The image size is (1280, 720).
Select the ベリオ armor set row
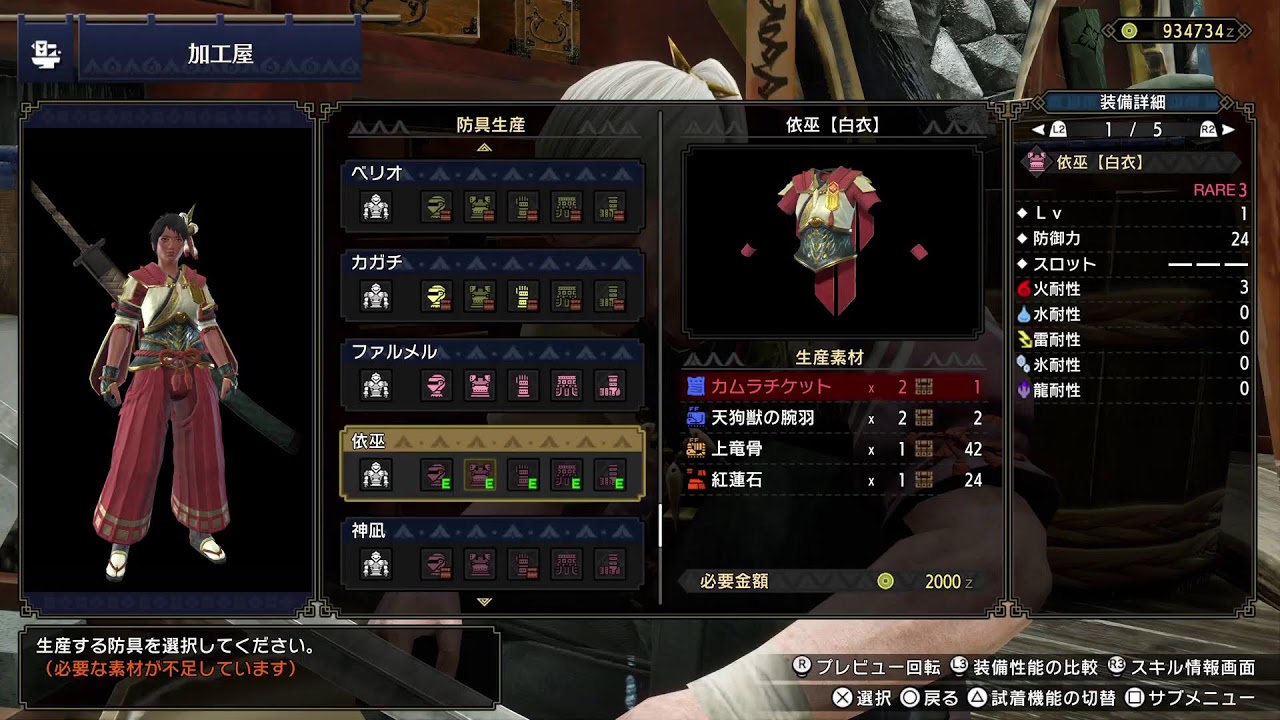click(492, 195)
